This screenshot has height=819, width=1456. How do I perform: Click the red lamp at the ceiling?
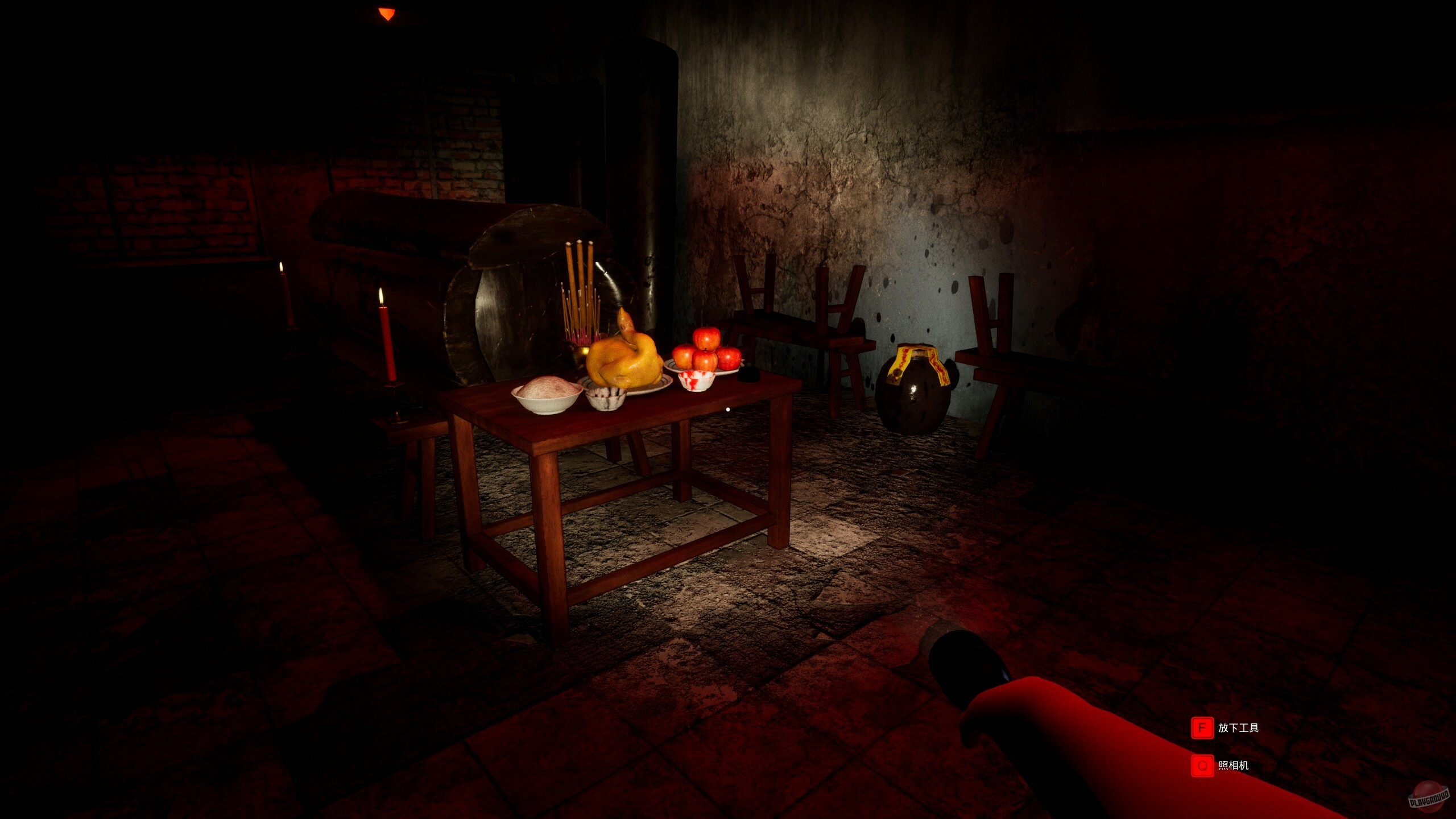(387, 11)
